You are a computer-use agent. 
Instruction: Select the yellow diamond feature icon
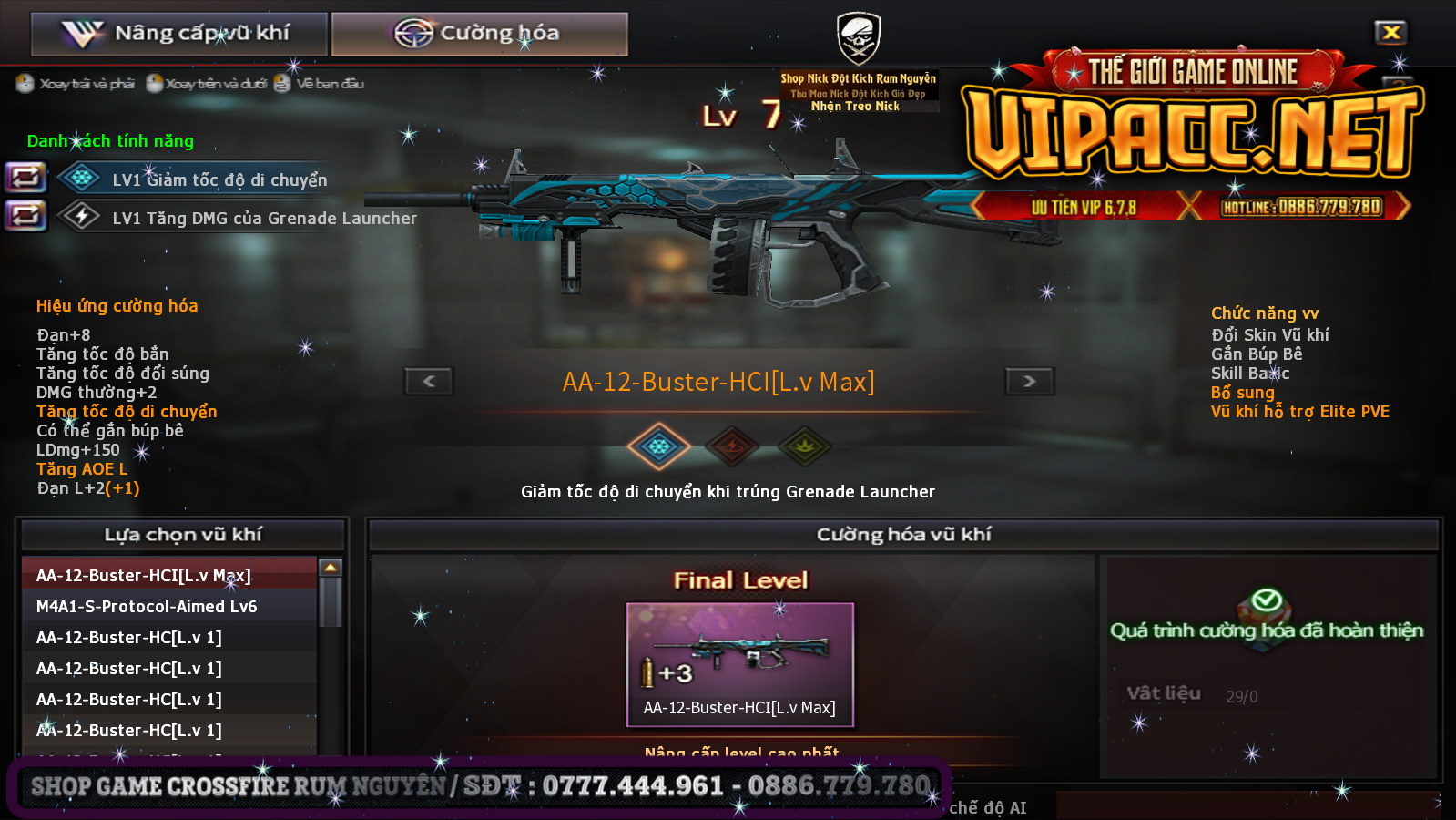[805, 446]
